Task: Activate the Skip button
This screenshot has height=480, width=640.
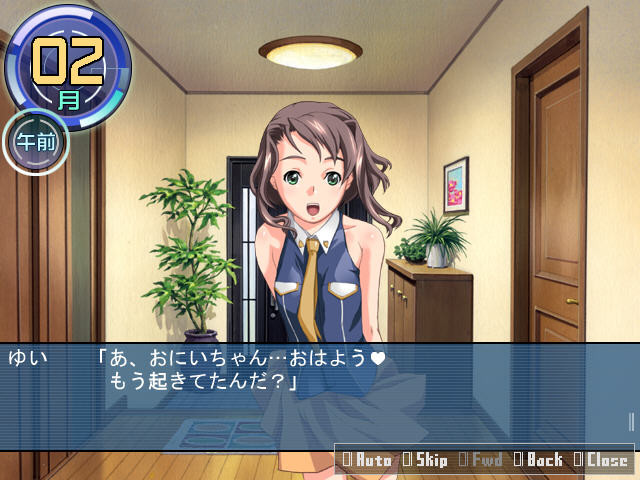Action: (425, 460)
